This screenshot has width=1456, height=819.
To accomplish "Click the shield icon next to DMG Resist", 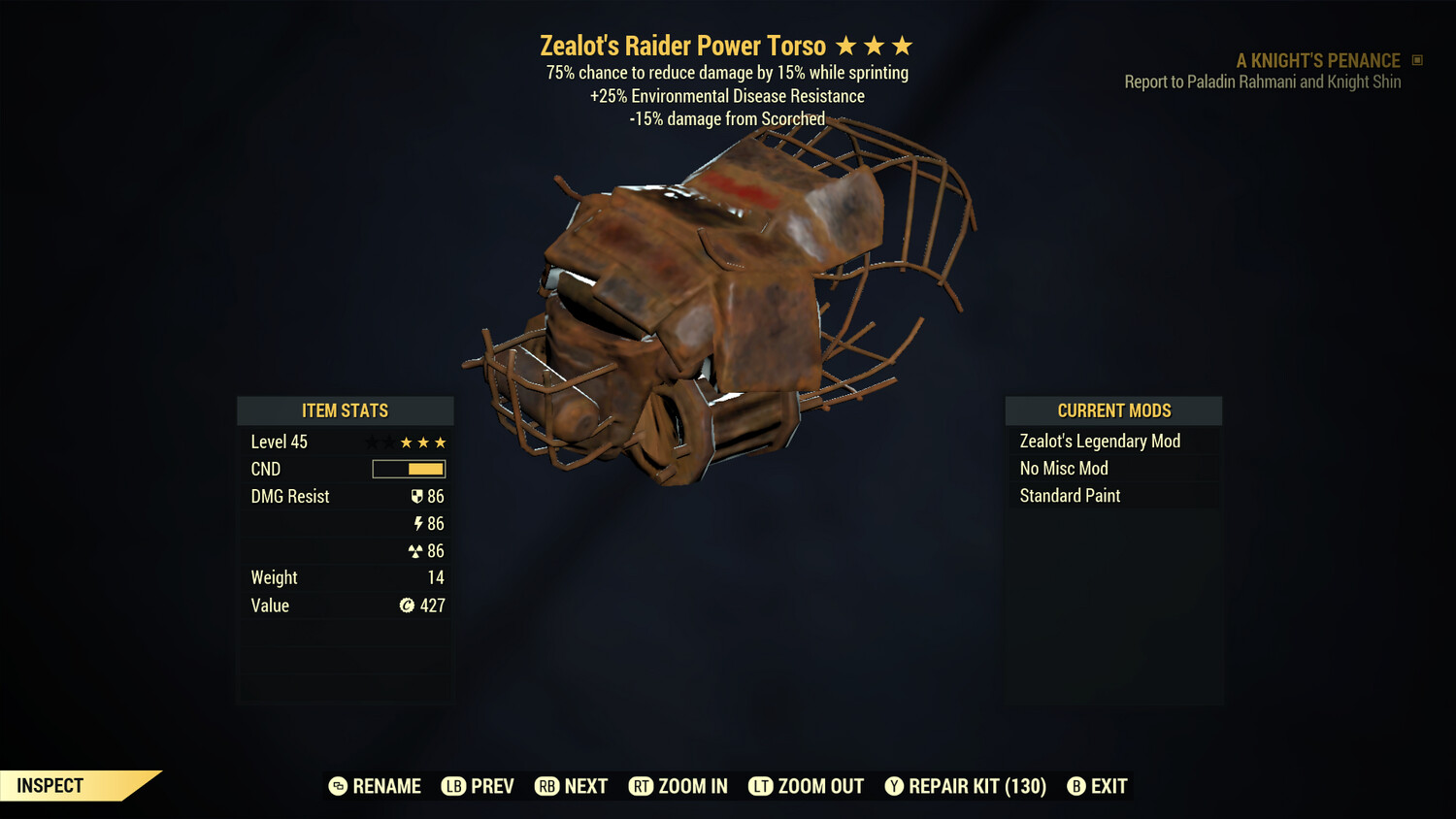I will (417, 496).
